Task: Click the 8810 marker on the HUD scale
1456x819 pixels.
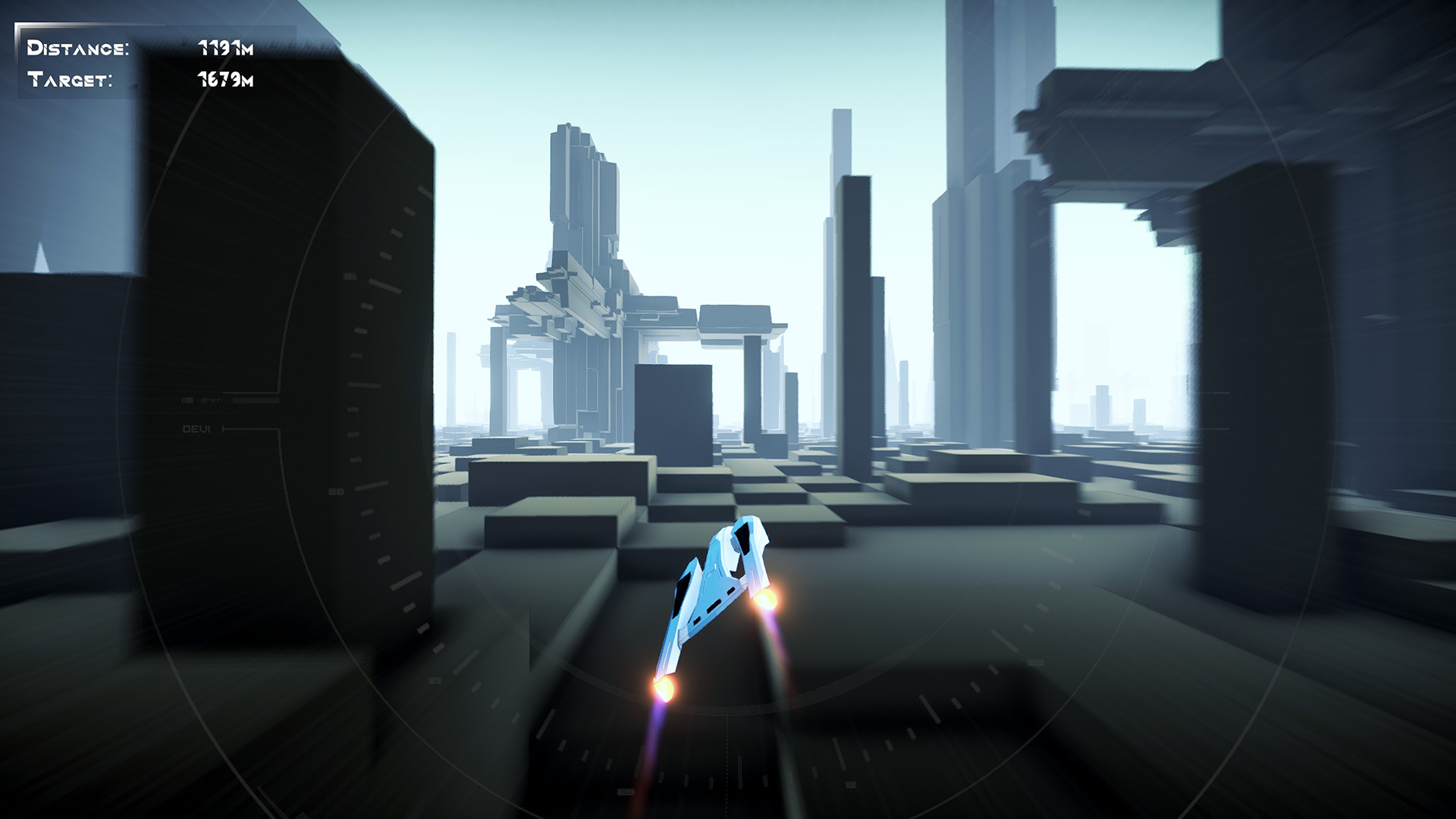Action: pyautogui.click(x=336, y=491)
